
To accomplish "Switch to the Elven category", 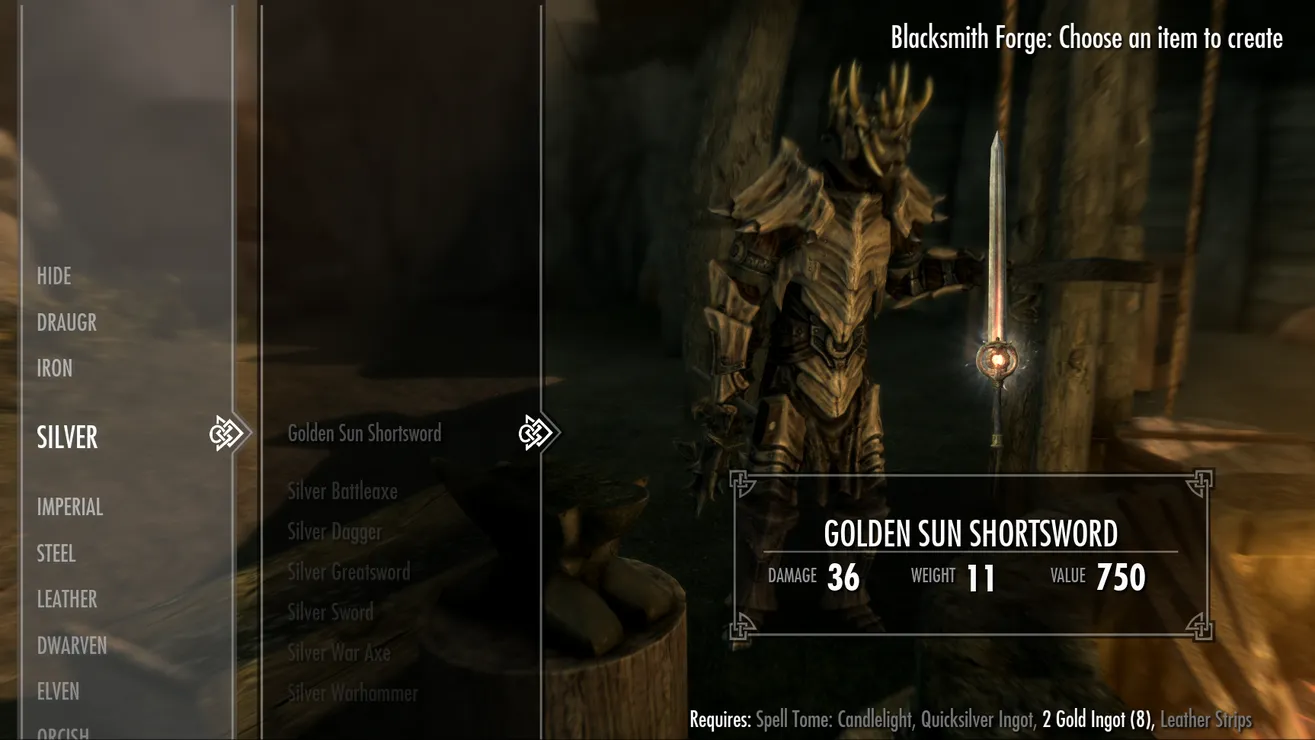I will point(58,691).
